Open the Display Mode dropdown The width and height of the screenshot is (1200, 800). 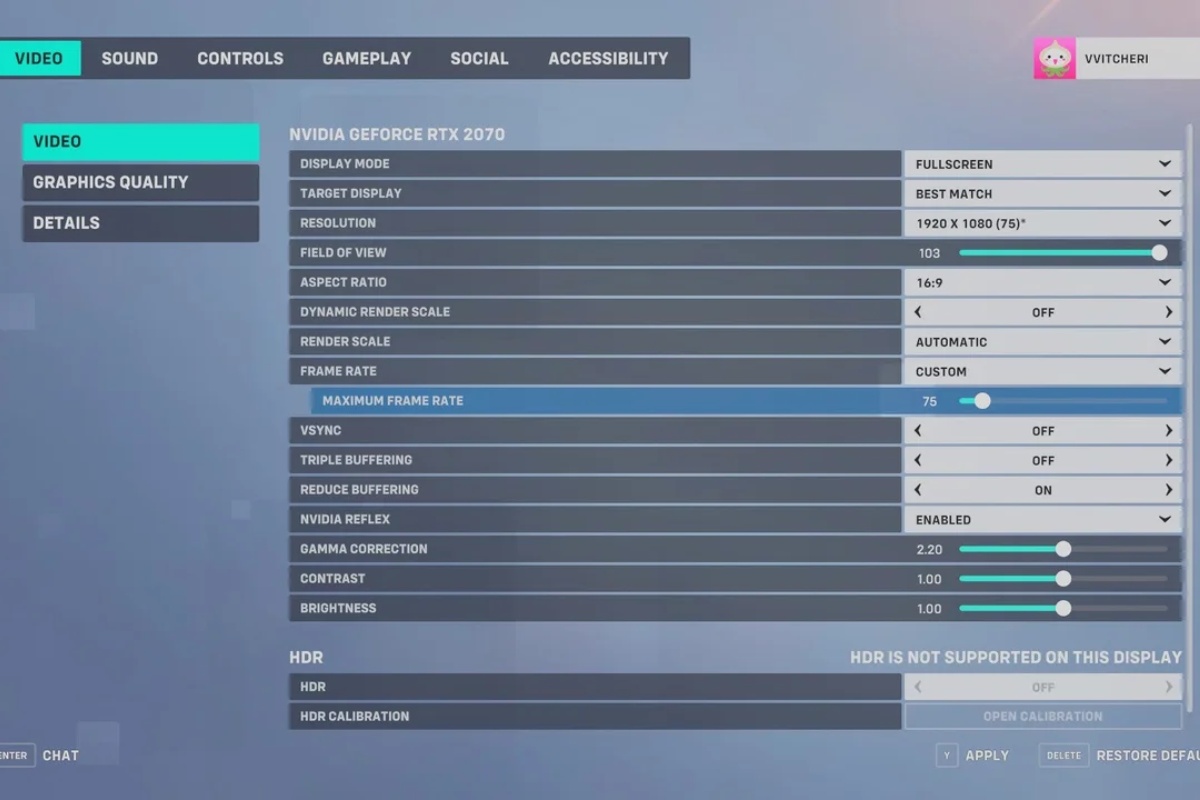1042,164
